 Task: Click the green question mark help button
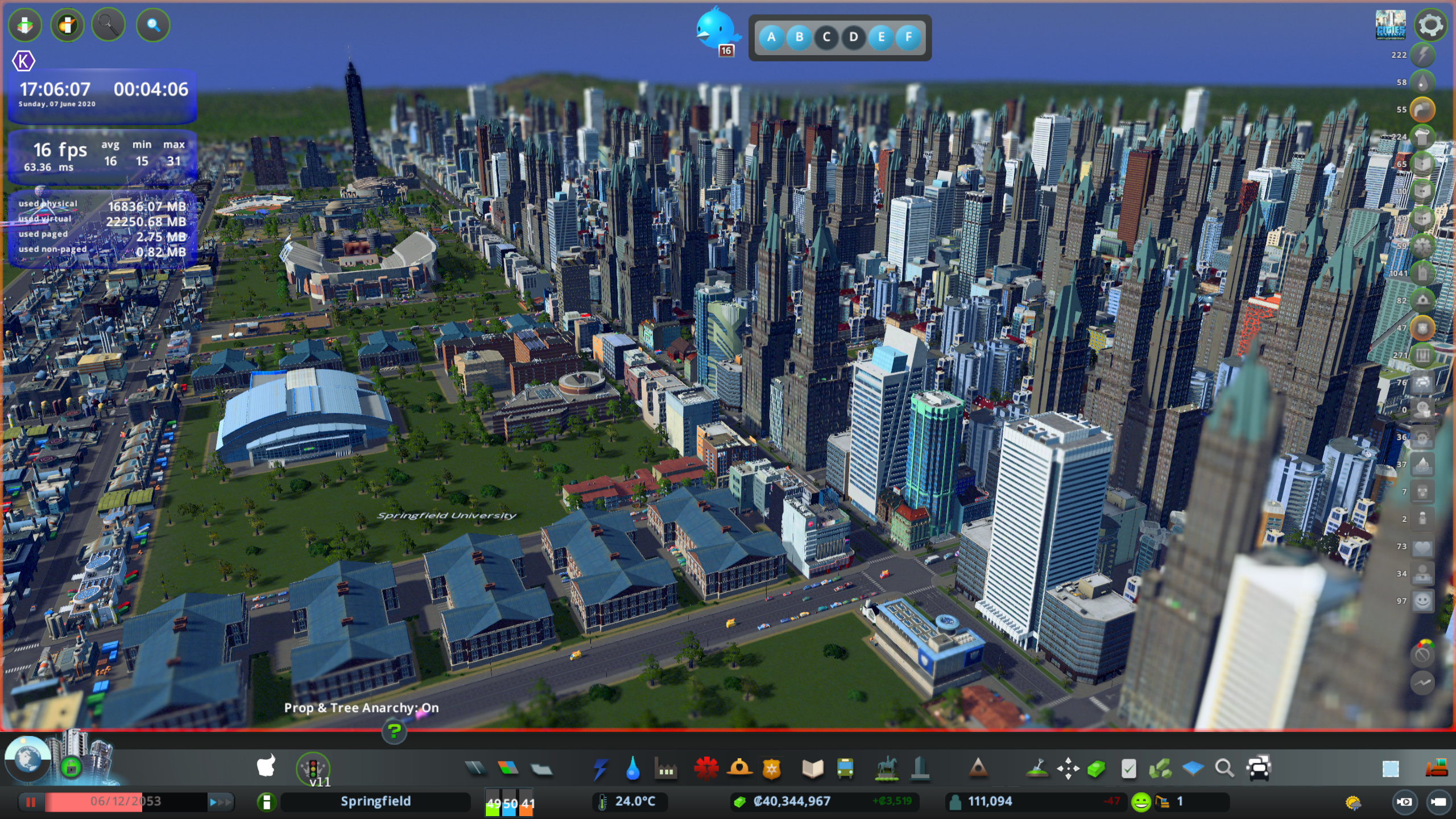(x=394, y=731)
